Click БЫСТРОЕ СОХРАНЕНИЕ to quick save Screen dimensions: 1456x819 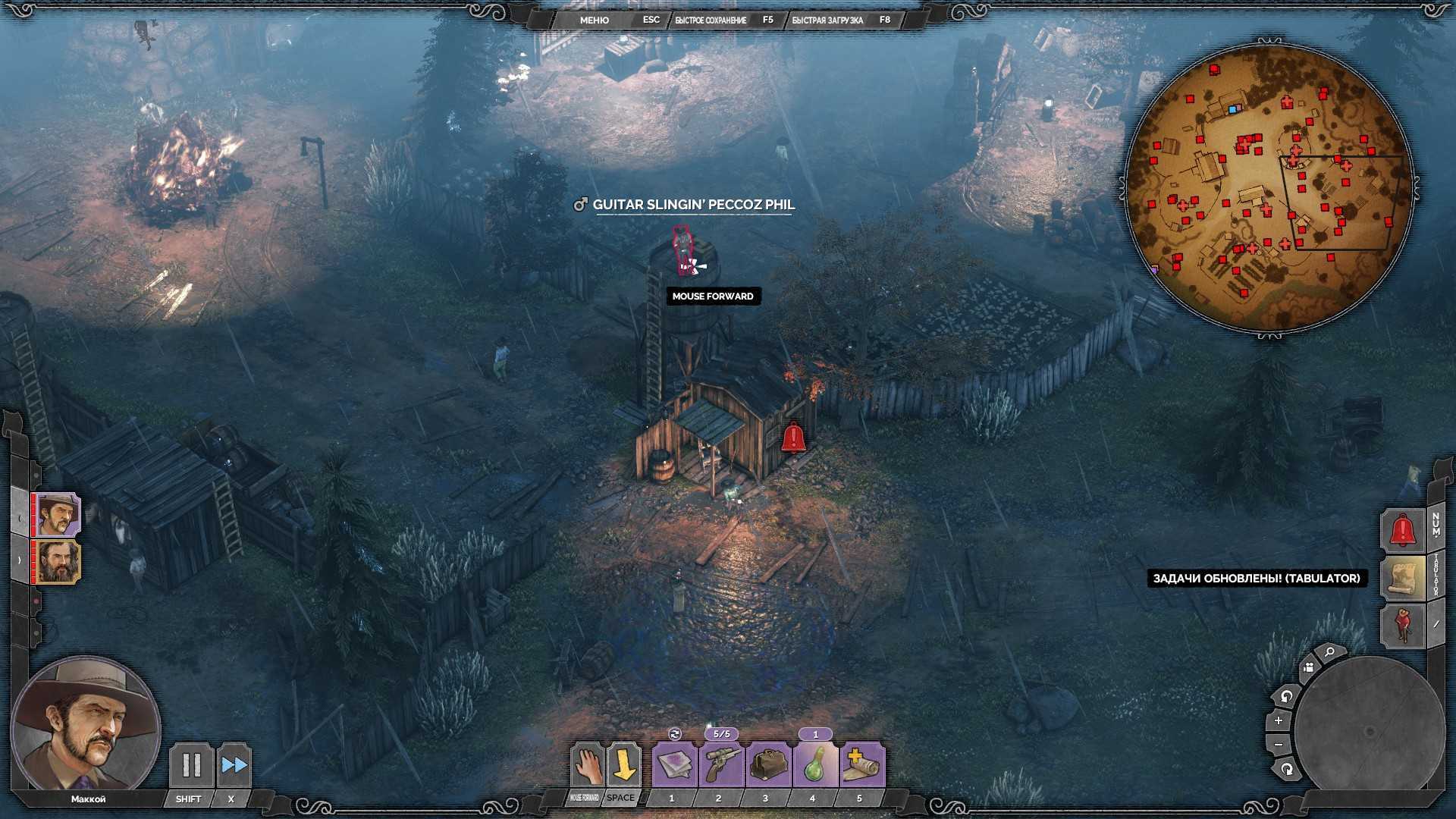click(x=711, y=20)
